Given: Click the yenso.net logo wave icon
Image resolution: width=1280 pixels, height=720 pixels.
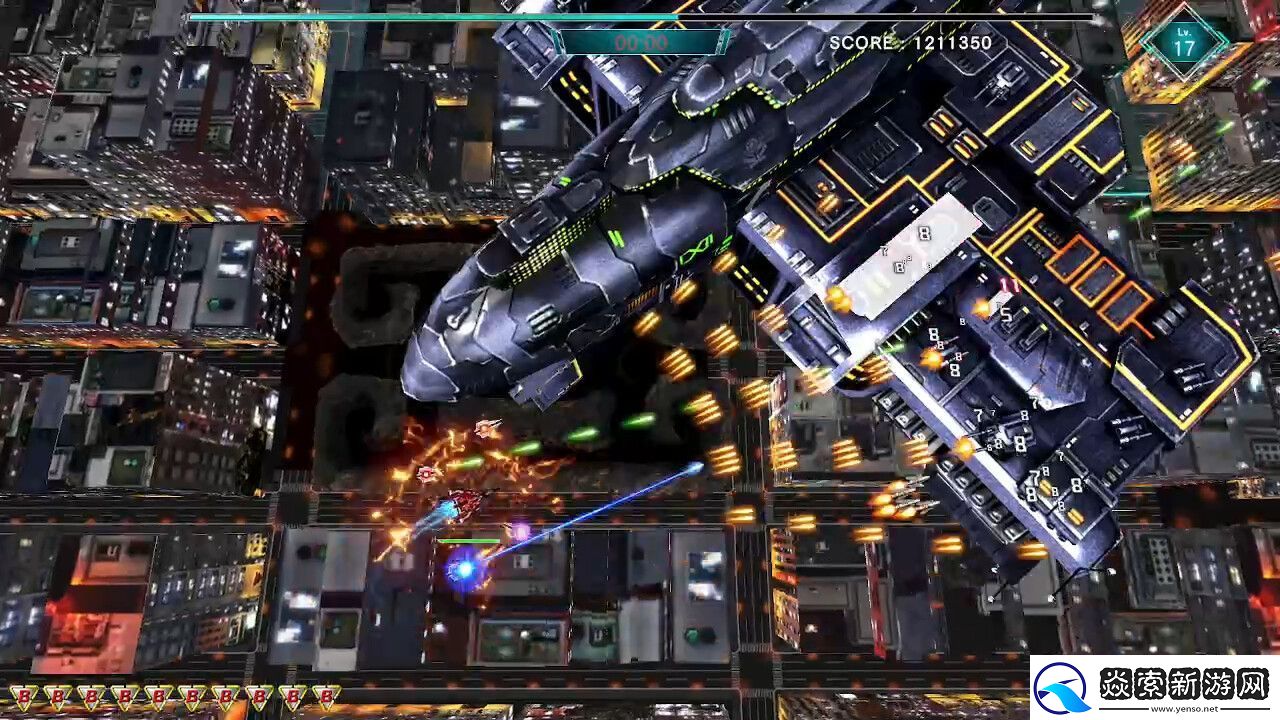Looking at the screenshot, I should pos(1064,688).
